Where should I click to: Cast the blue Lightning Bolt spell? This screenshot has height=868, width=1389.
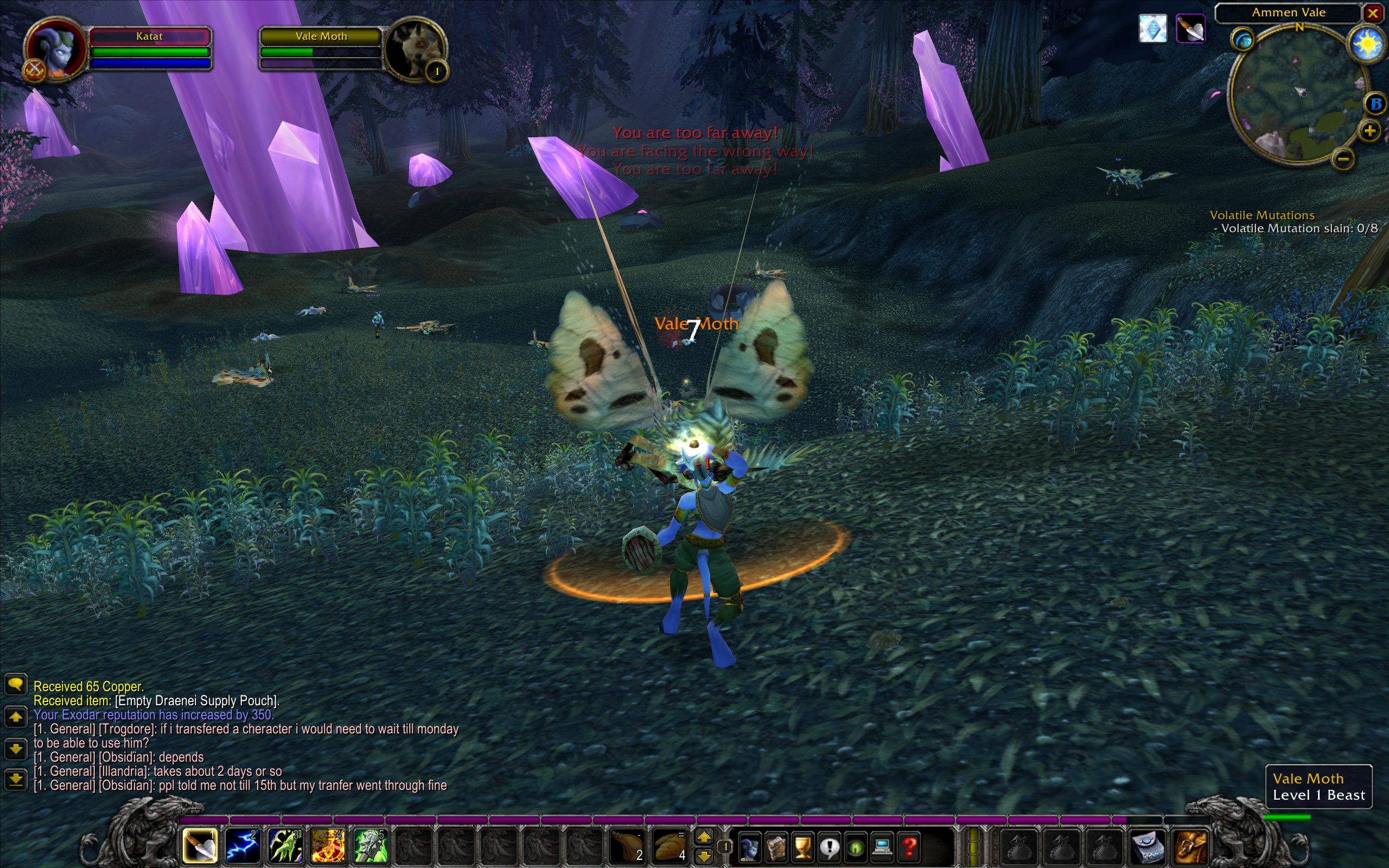242,846
